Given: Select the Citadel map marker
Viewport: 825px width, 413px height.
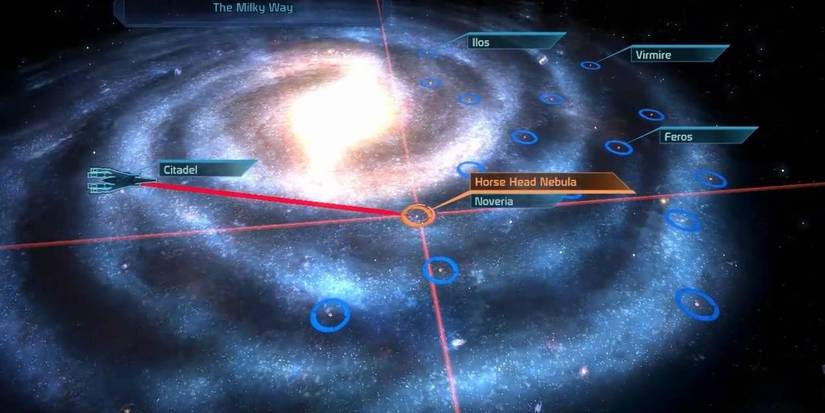Looking at the screenshot, I should click(x=207, y=170).
